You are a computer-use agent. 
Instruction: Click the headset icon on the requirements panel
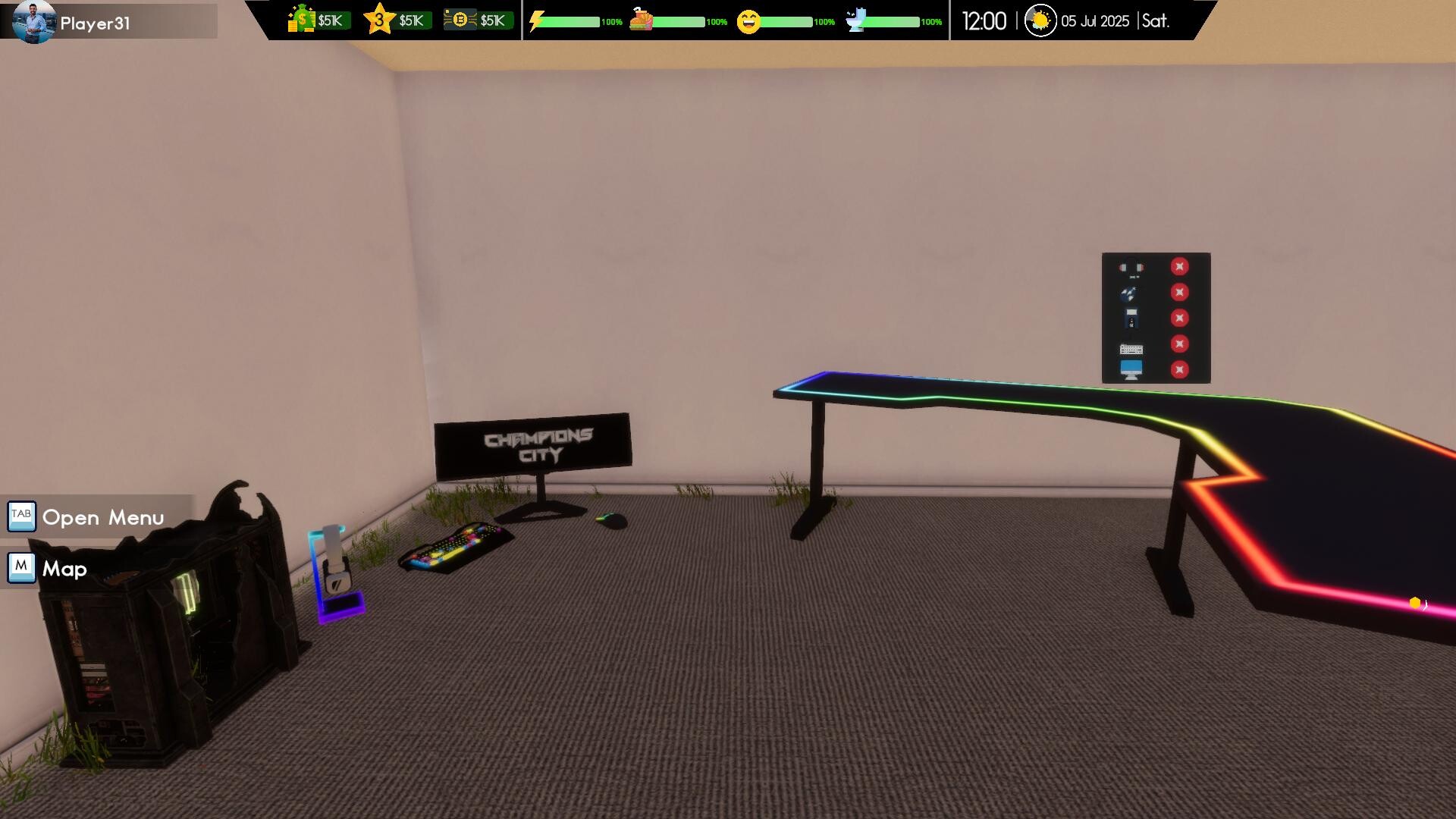(1131, 267)
